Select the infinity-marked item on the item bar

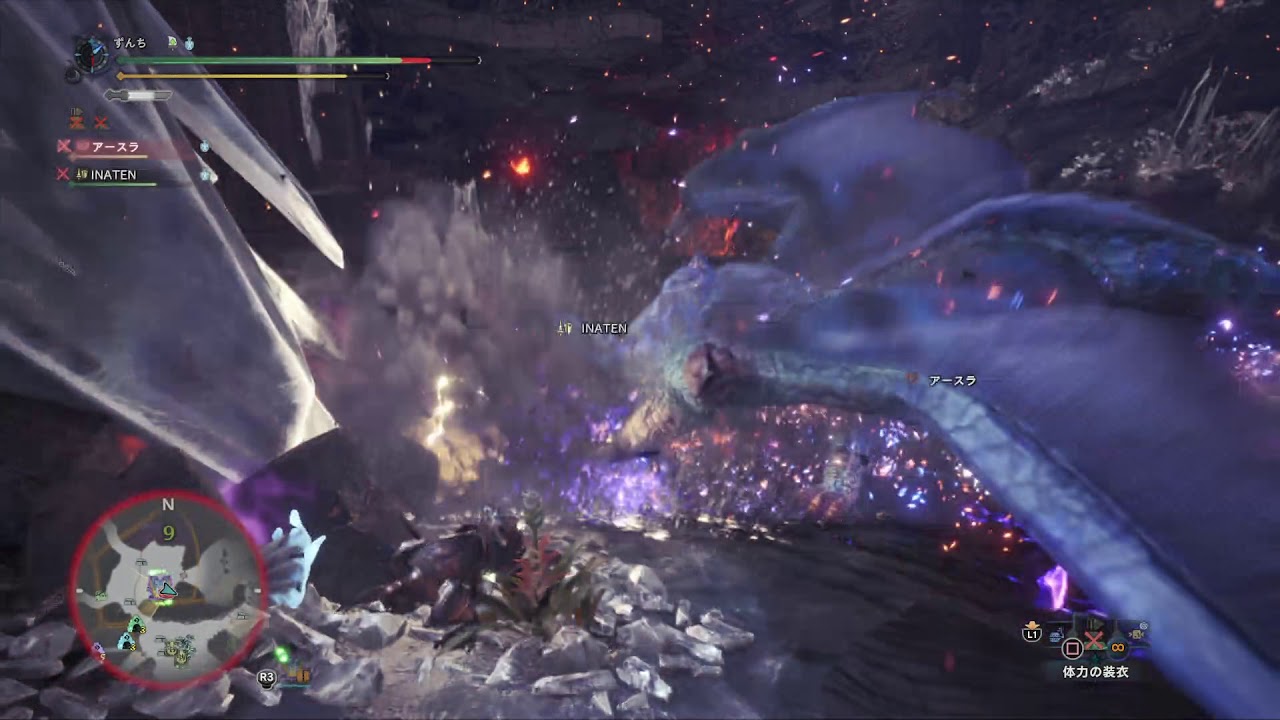click(1117, 647)
